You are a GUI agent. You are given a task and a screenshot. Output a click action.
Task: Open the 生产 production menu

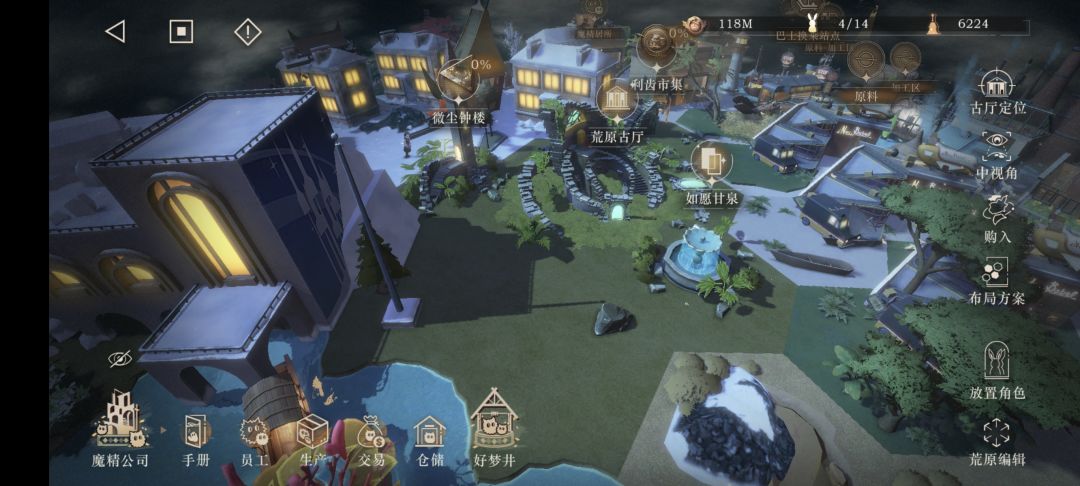pos(313,437)
